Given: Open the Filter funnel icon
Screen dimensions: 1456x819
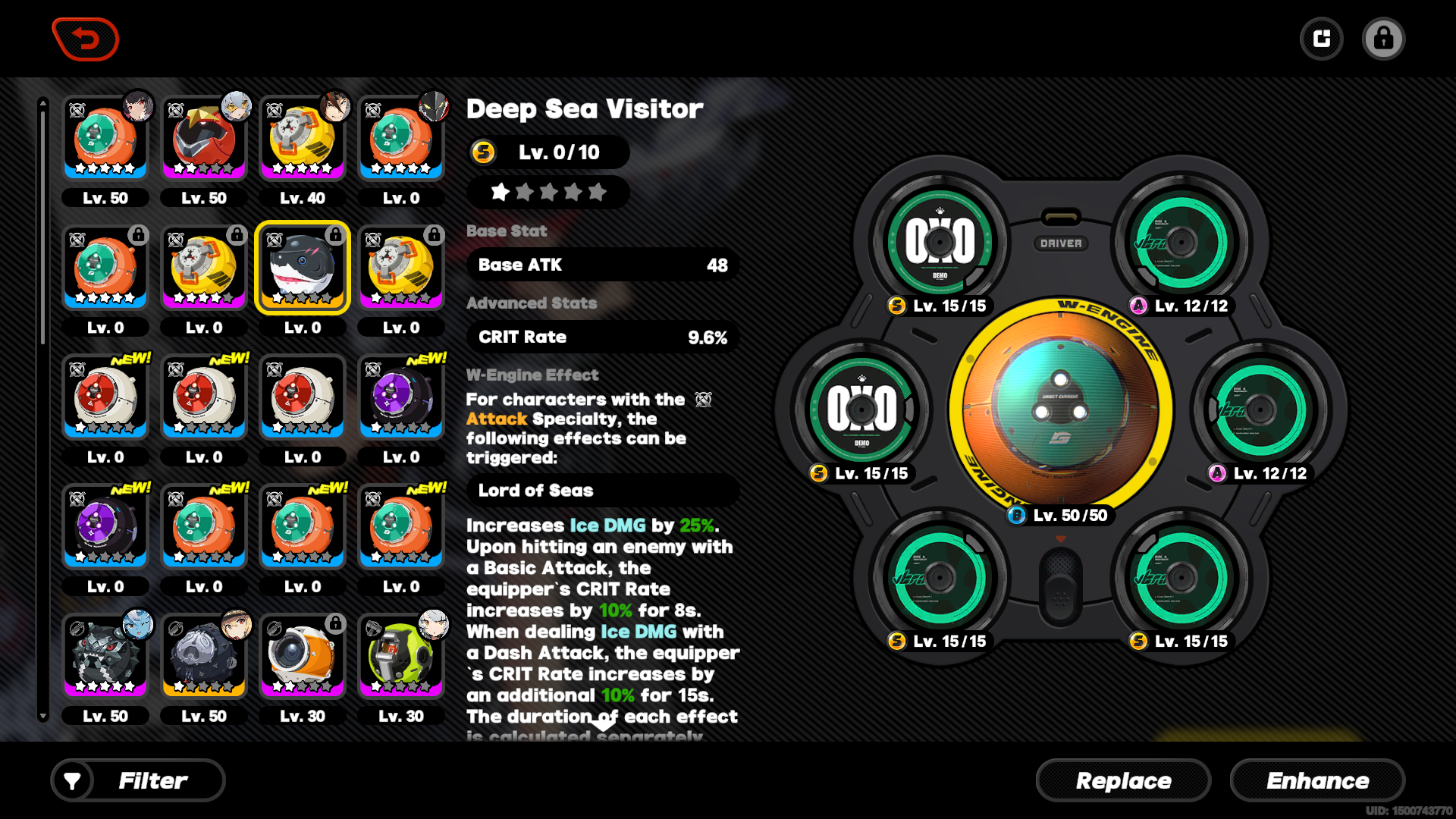Looking at the screenshot, I should pos(73,780).
